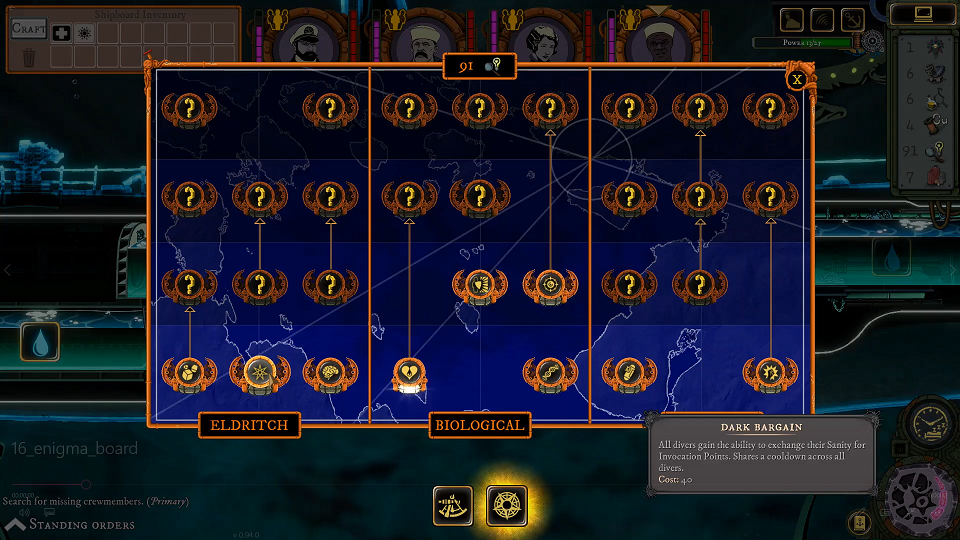The height and width of the screenshot is (540, 960).
Task: Select the Dark Bargain star node
Action: (x=259, y=374)
